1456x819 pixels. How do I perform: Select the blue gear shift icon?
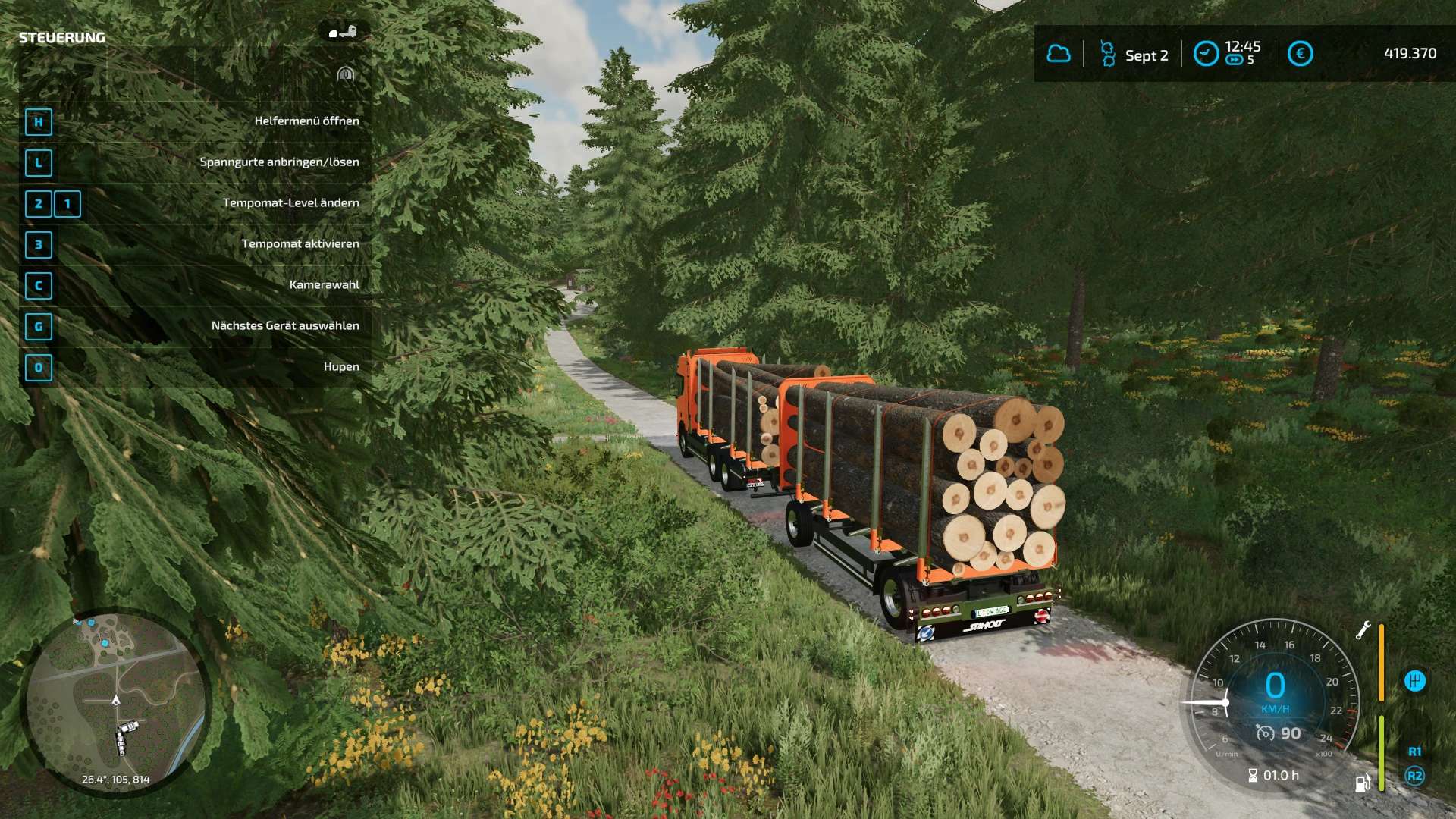click(1414, 681)
